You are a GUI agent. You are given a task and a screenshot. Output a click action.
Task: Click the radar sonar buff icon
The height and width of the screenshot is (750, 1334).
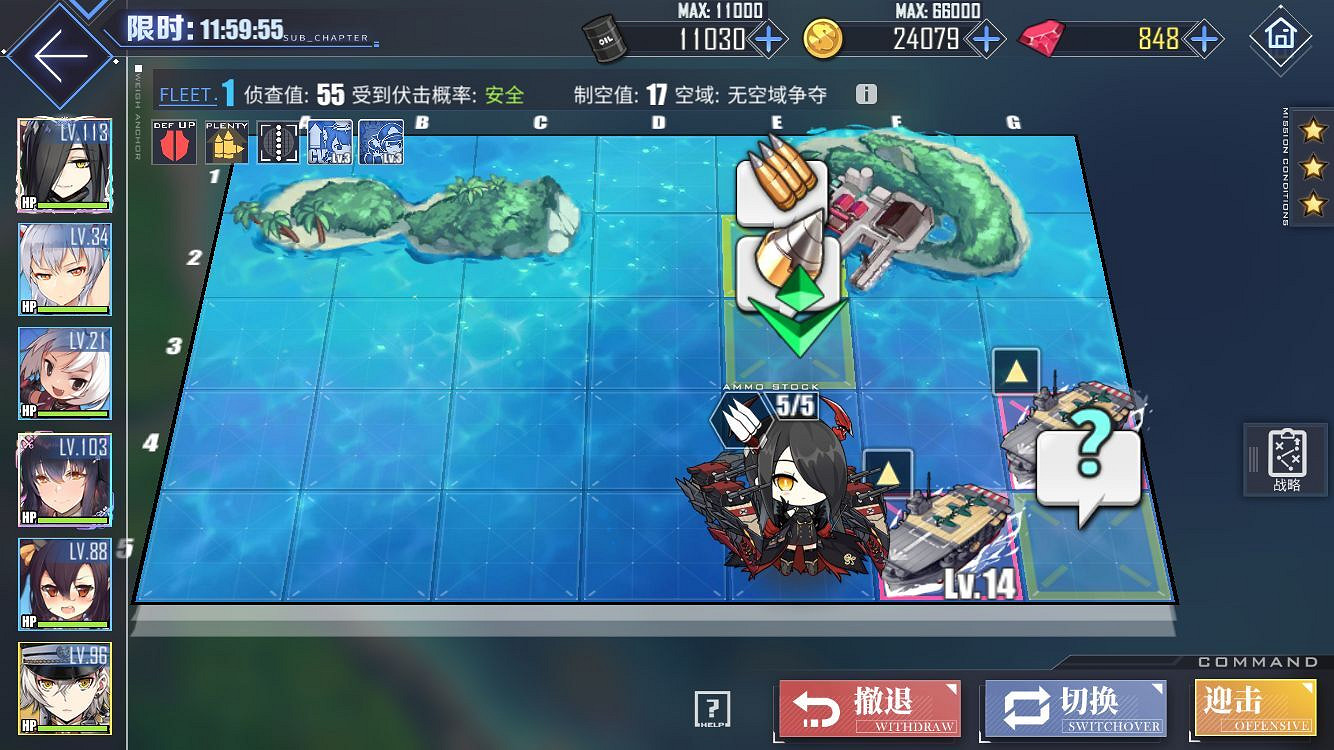276,143
